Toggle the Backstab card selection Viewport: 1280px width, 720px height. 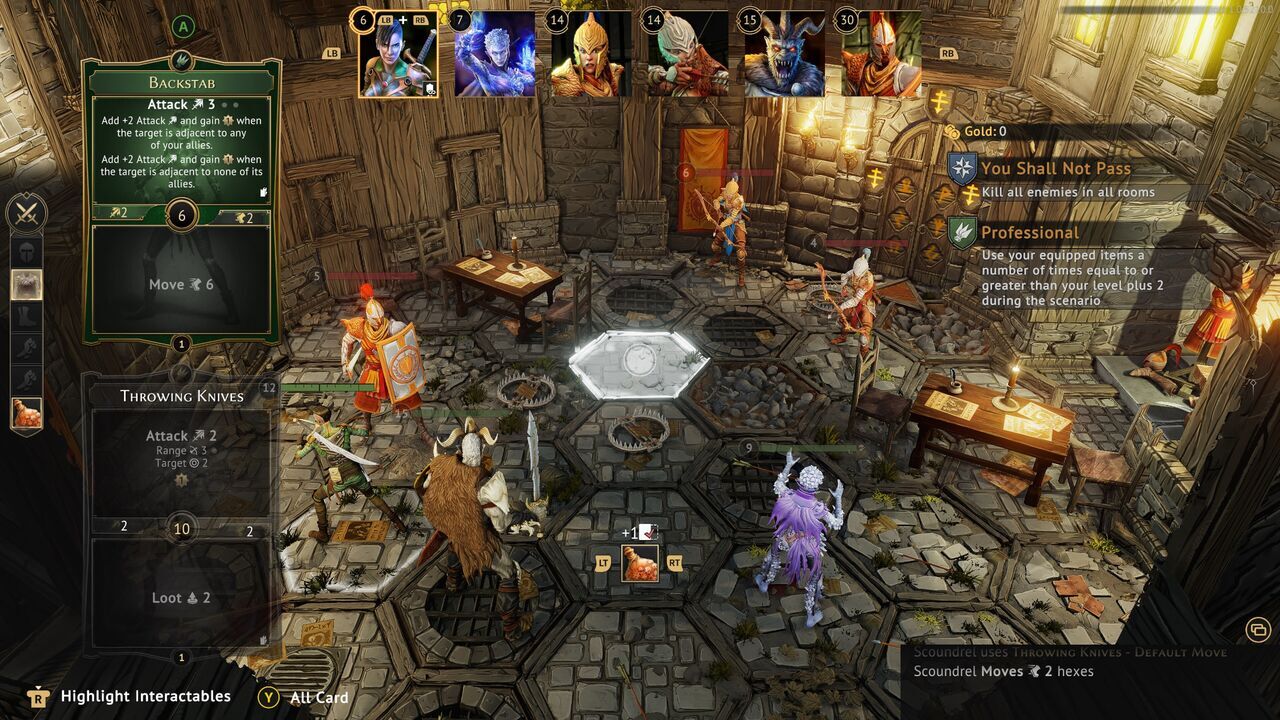click(181, 150)
